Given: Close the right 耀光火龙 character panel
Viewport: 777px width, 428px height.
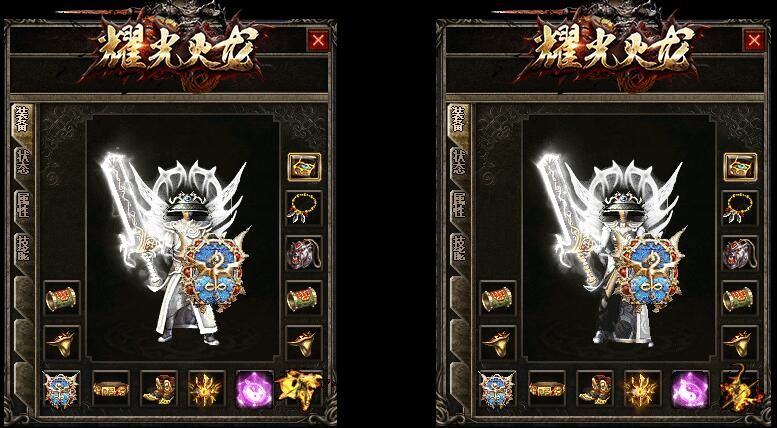Looking at the screenshot, I should click(753, 40).
